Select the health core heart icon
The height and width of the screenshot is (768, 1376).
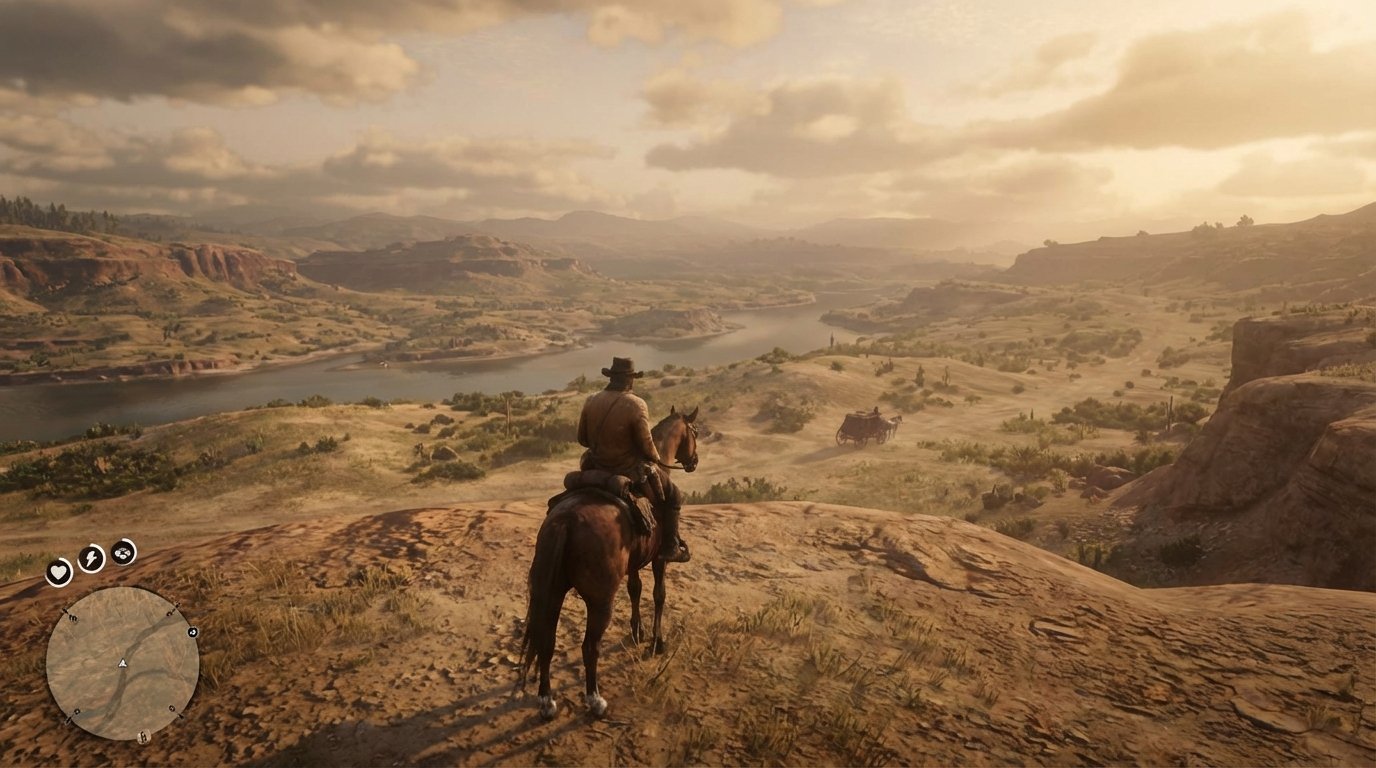coord(58,569)
